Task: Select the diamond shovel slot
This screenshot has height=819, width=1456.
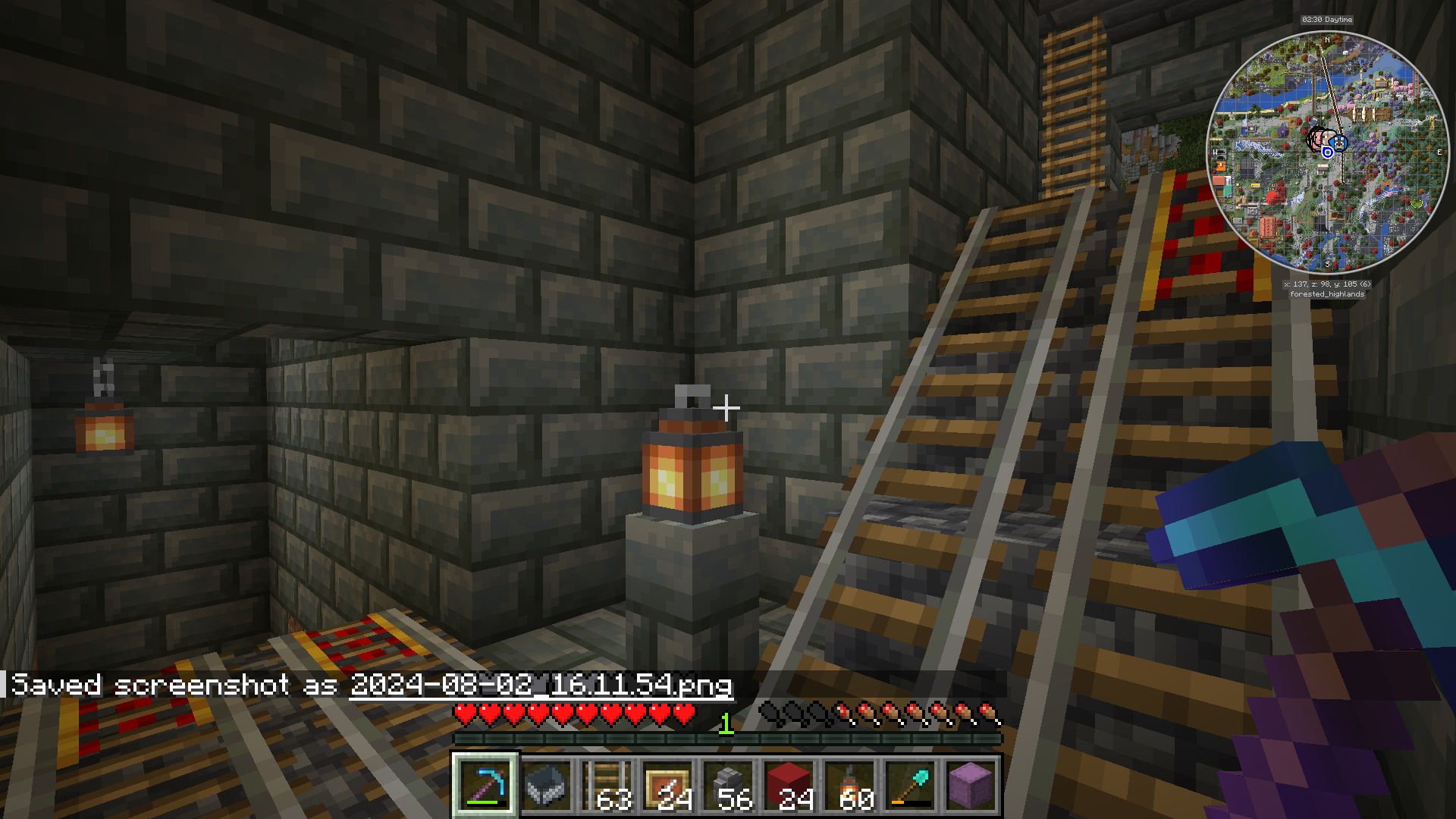Action: tap(910, 786)
